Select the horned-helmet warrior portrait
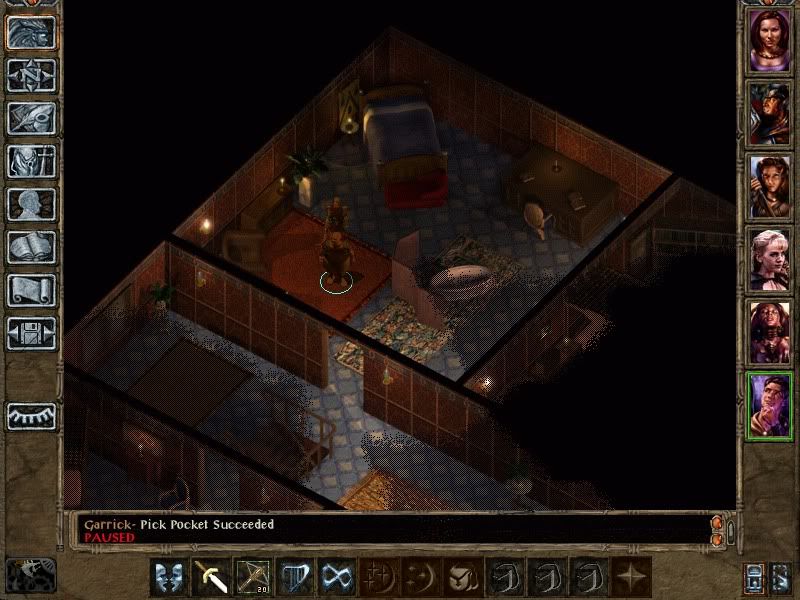This screenshot has width=800, height=600. pos(770,112)
